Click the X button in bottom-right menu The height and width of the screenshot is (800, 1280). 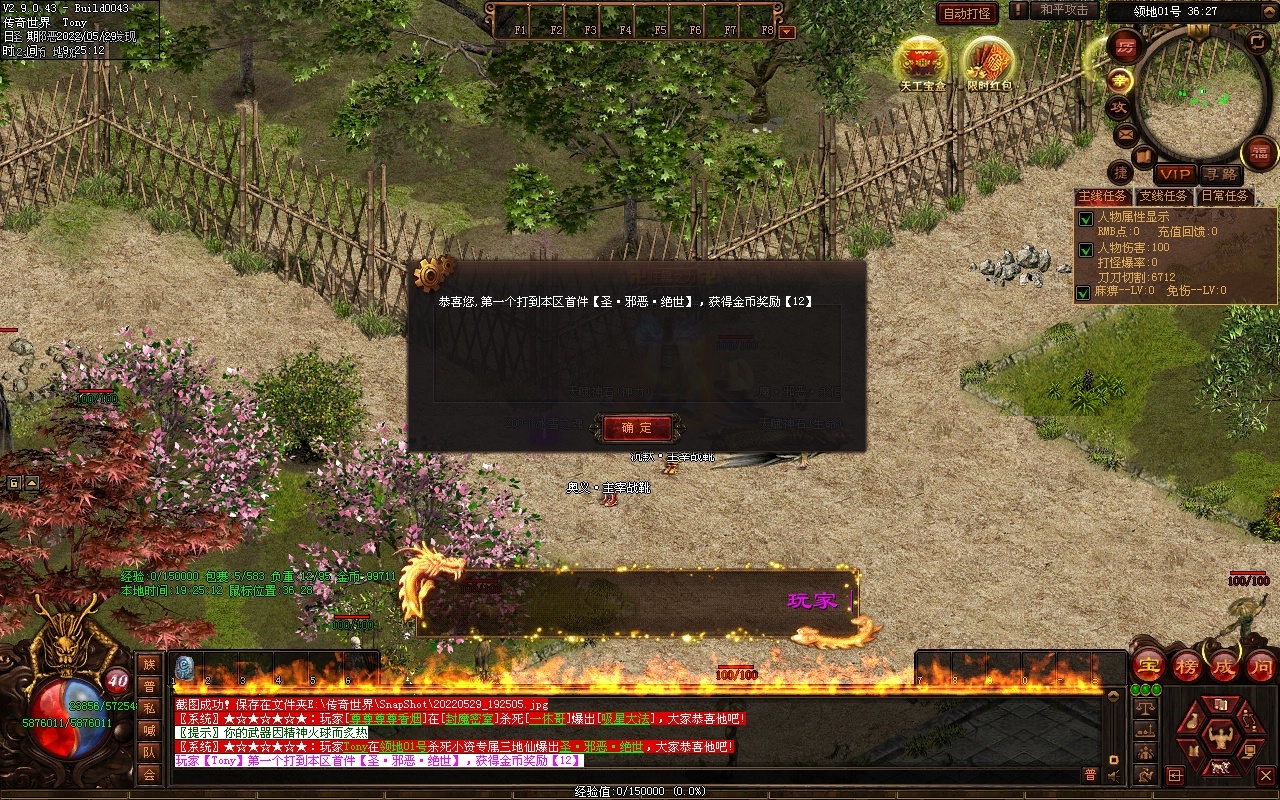coord(1265,775)
